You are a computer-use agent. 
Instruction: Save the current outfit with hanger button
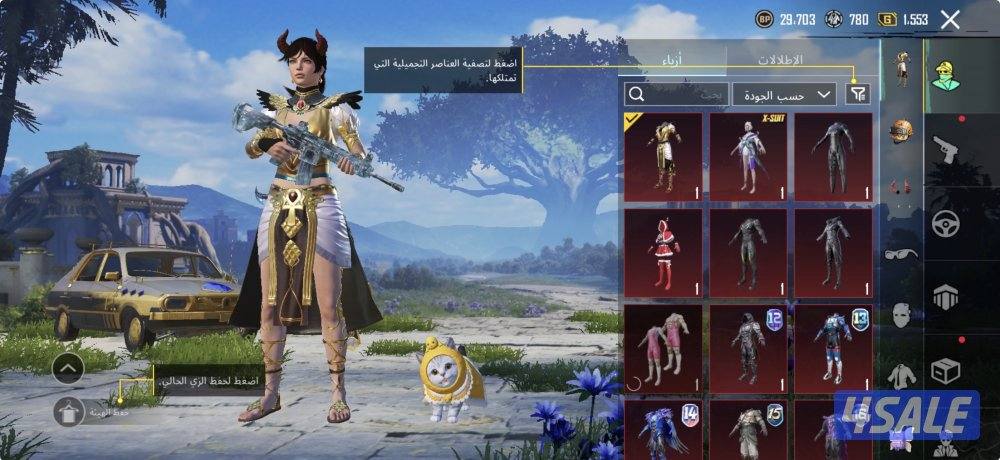coord(68,409)
